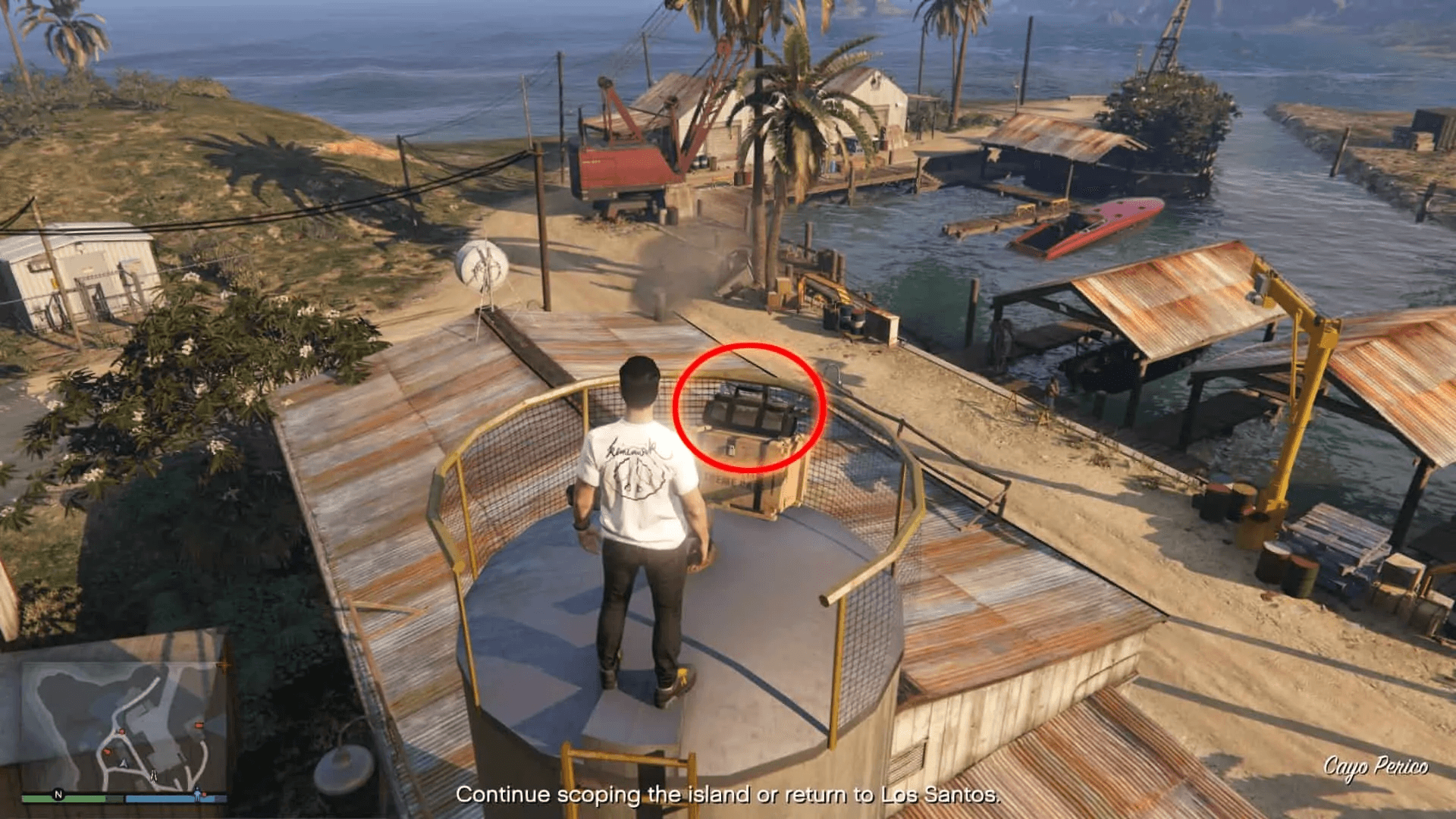Click the north compass marker on the minimap

coord(58,794)
